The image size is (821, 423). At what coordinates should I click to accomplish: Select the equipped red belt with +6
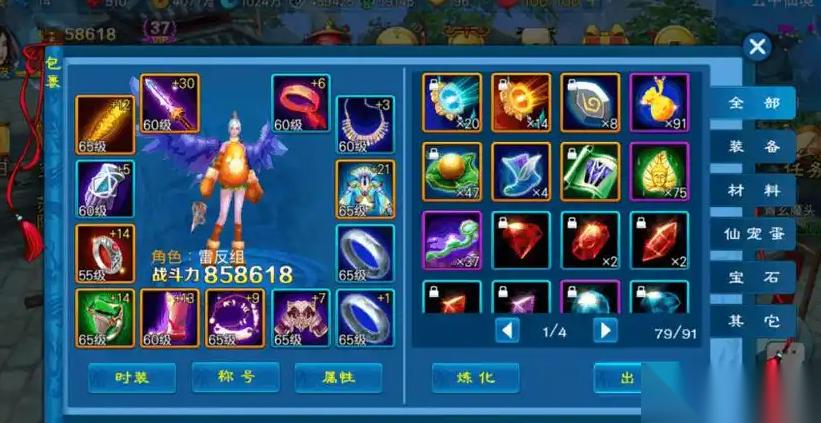click(x=300, y=104)
